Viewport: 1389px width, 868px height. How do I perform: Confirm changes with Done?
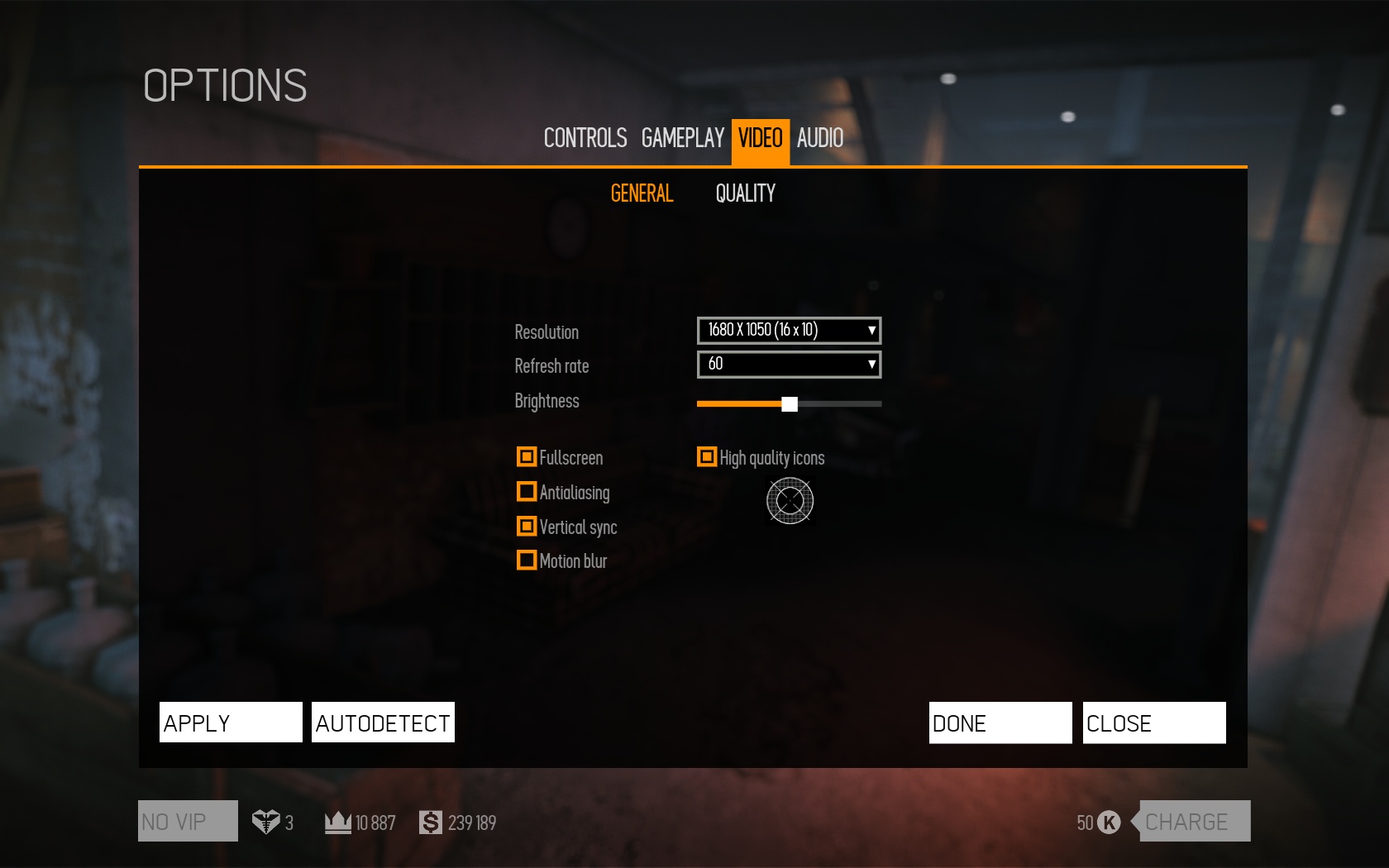pyautogui.click(x=1000, y=723)
